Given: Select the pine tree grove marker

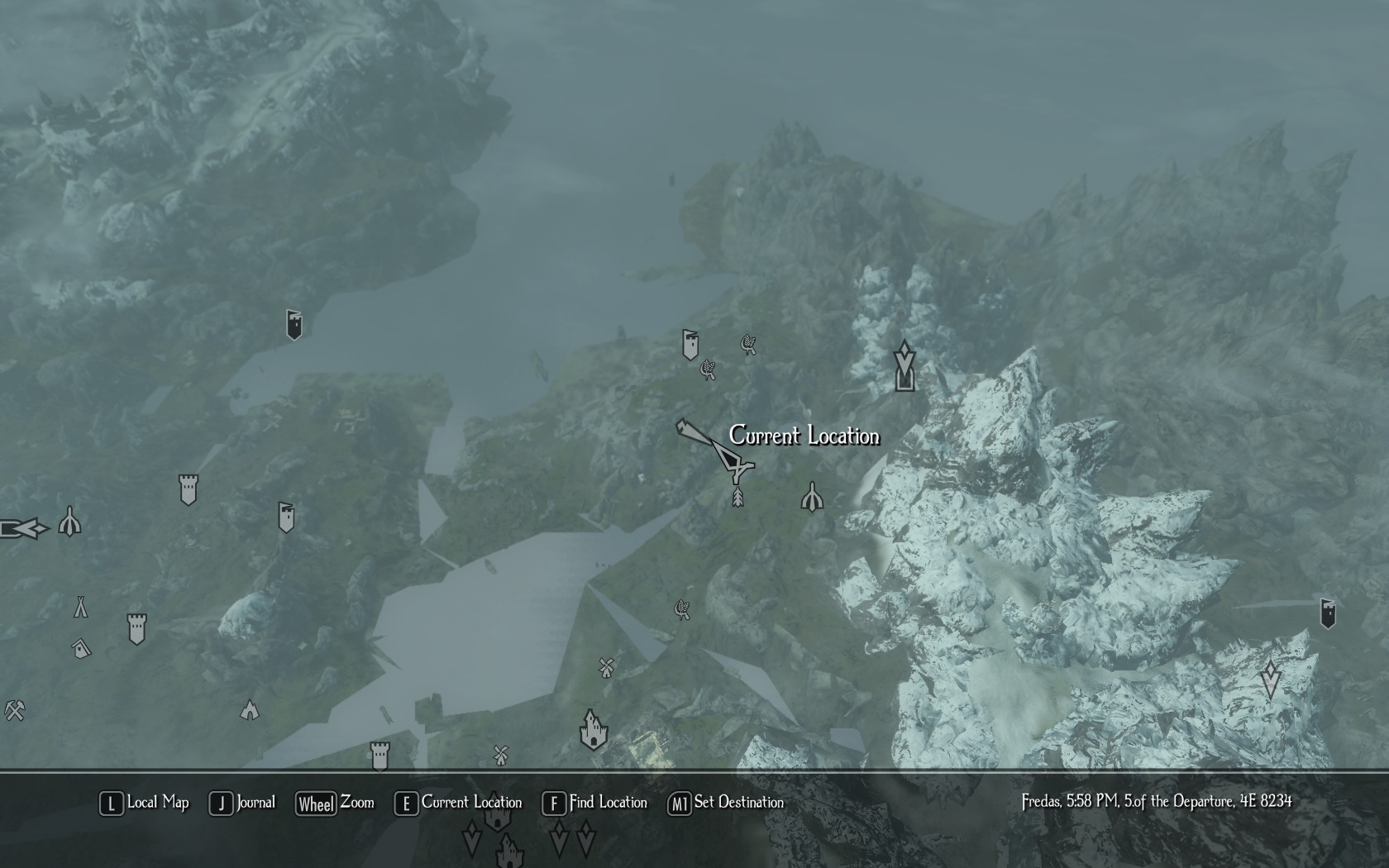Looking at the screenshot, I should [x=737, y=496].
